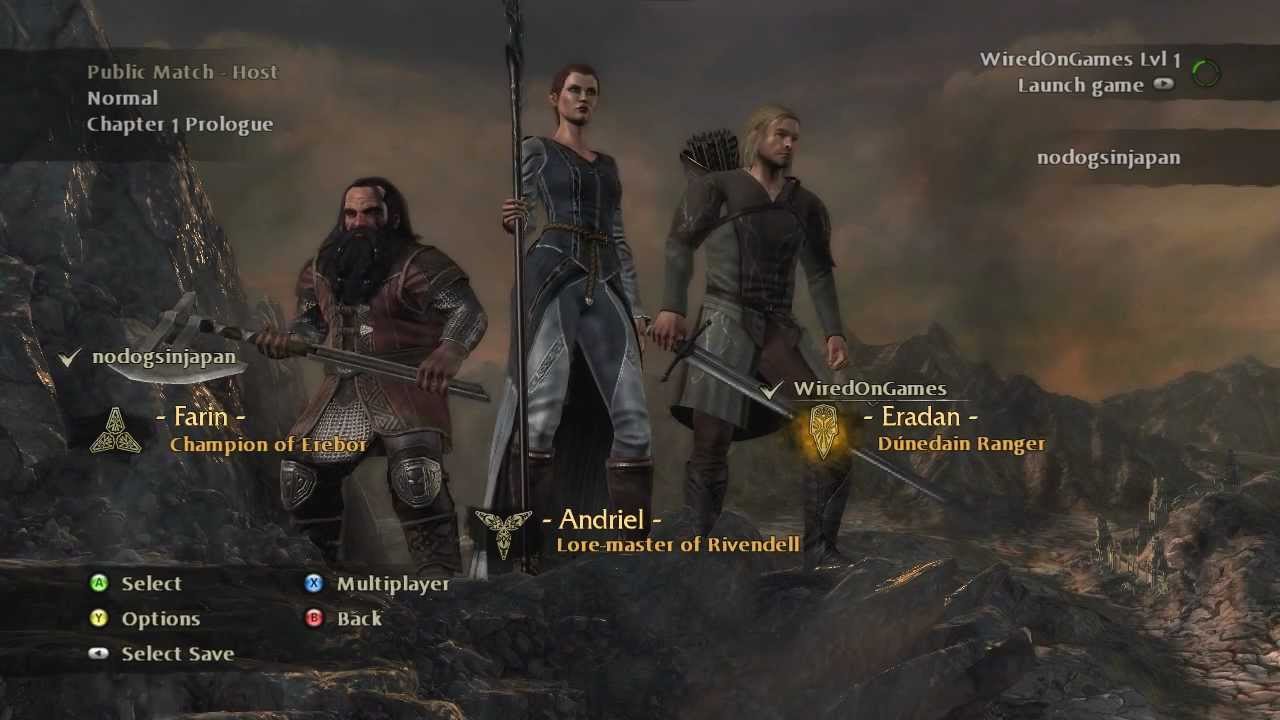Open the Select Save option
This screenshot has width=1280, height=720.
(177, 654)
